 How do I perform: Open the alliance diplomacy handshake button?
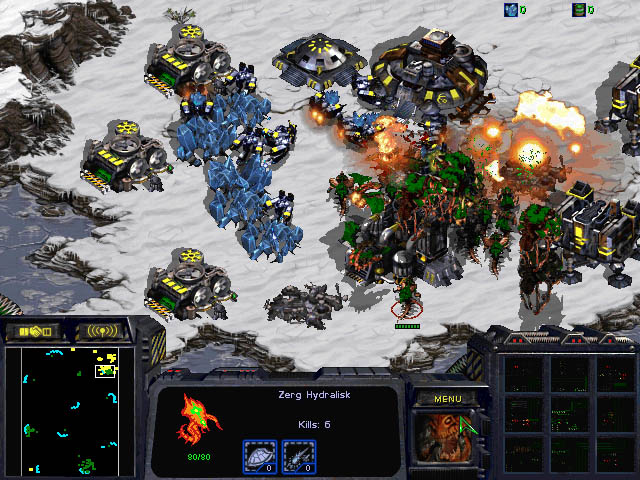click(33, 331)
